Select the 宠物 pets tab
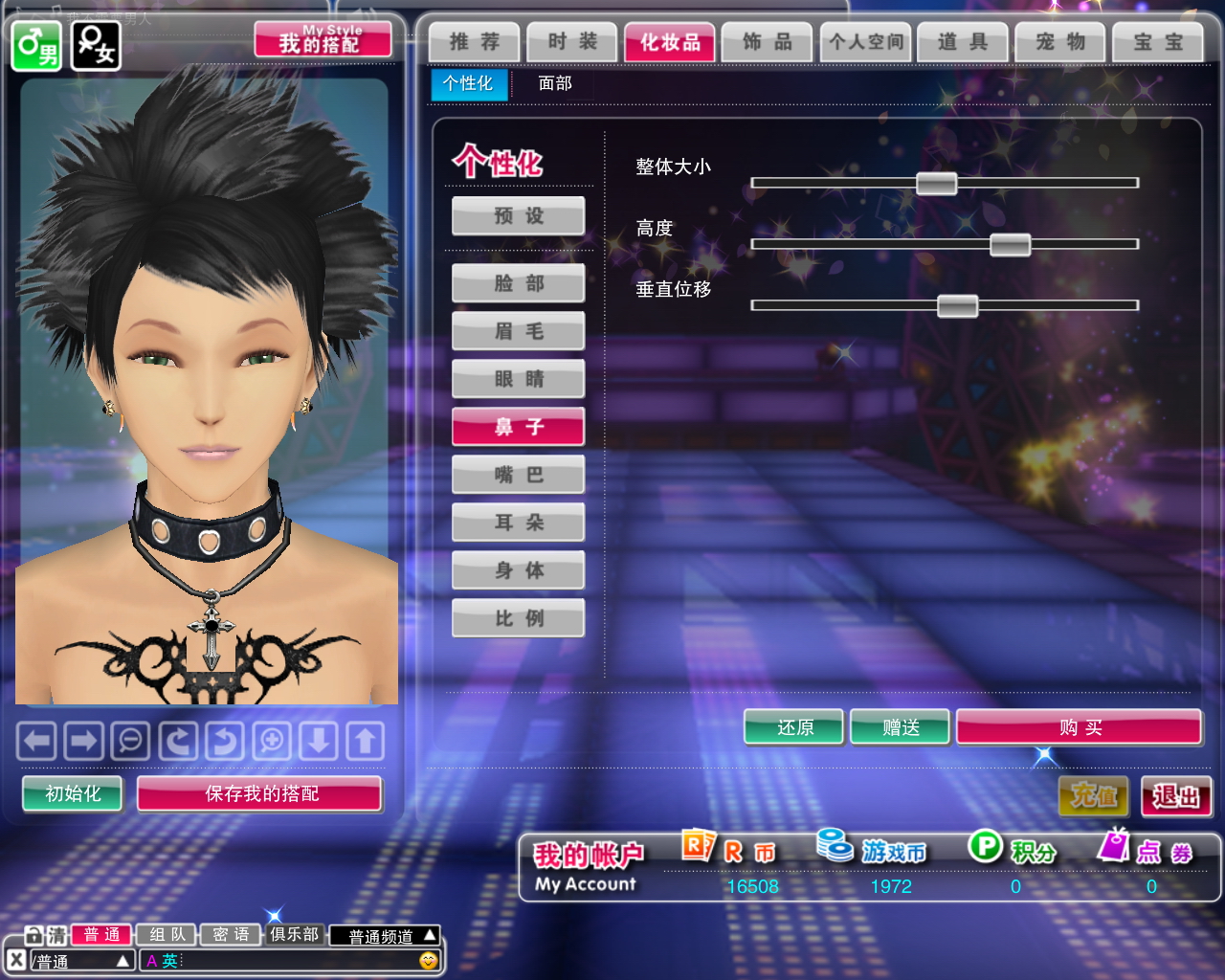Image resolution: width=1225 pixels, height=980 pixels. [x=1060, y=42]
